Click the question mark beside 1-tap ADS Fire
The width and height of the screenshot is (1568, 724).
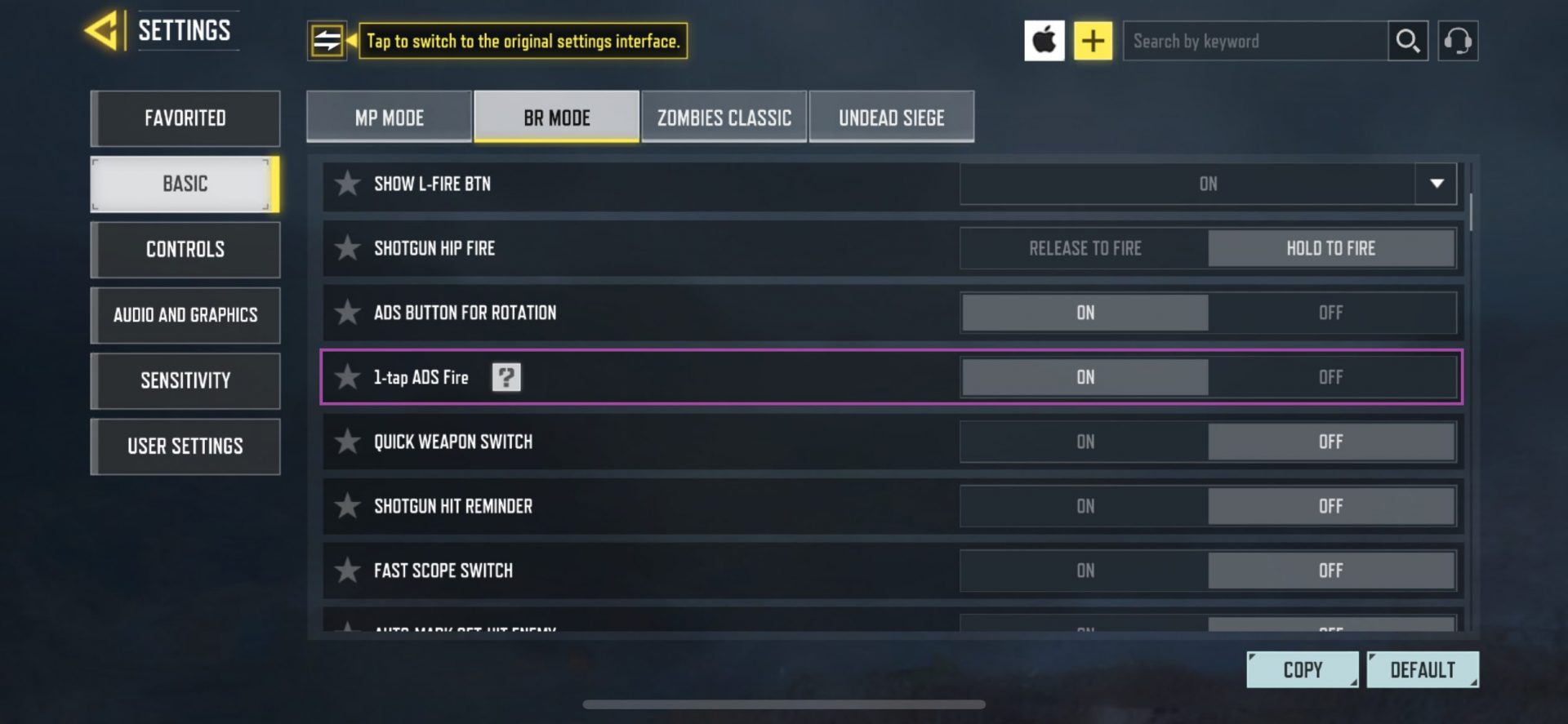506,376
